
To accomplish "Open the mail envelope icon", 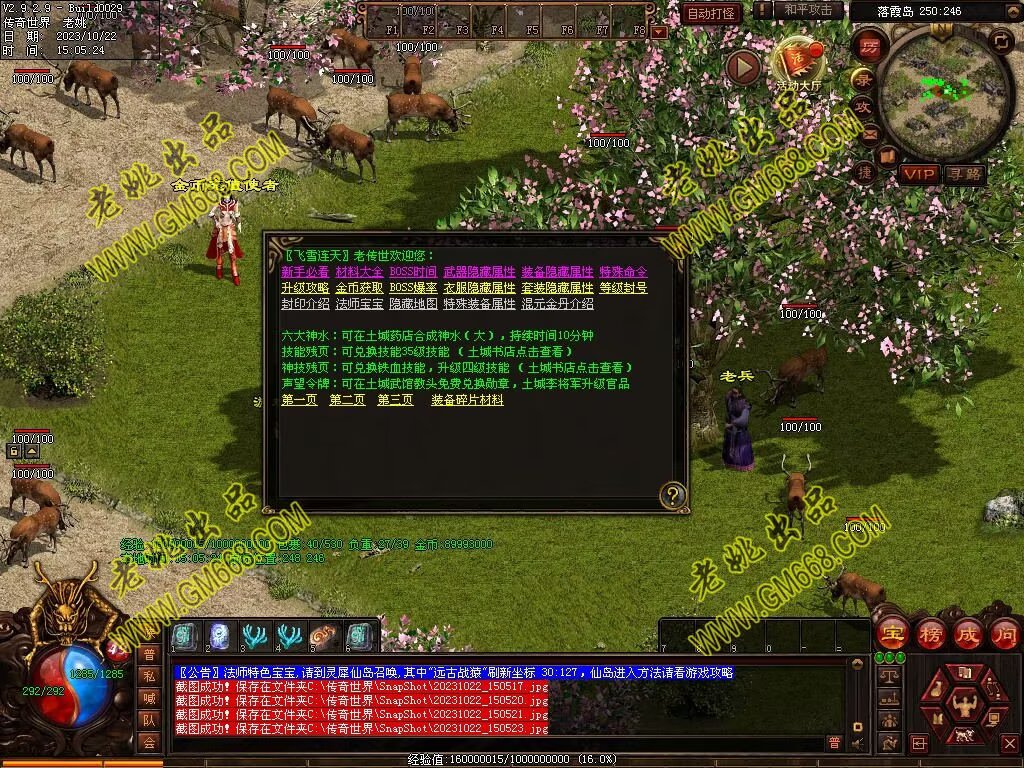I will [x=870, y=132].
